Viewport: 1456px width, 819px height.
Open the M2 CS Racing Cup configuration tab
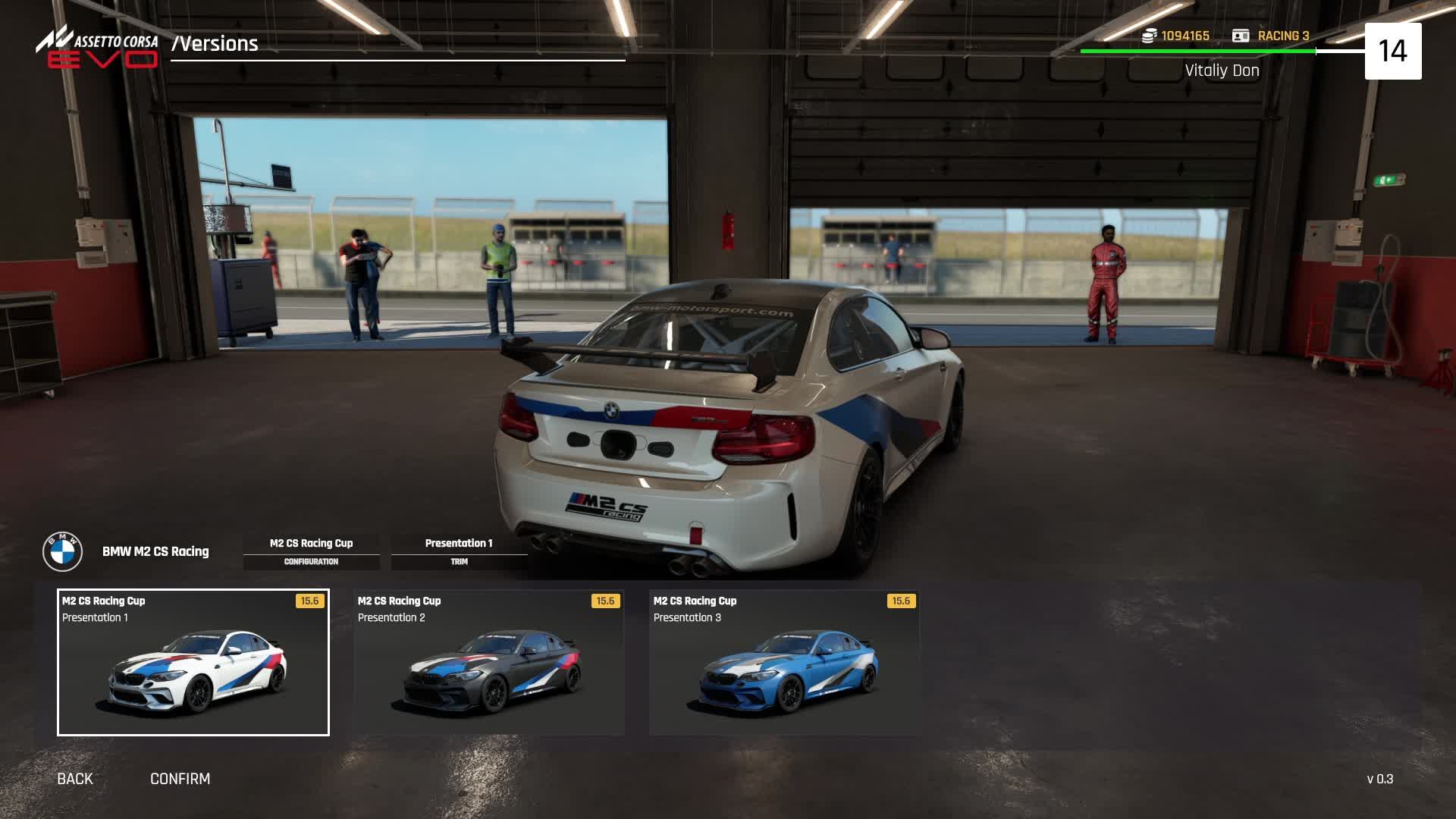pos(311,551)
